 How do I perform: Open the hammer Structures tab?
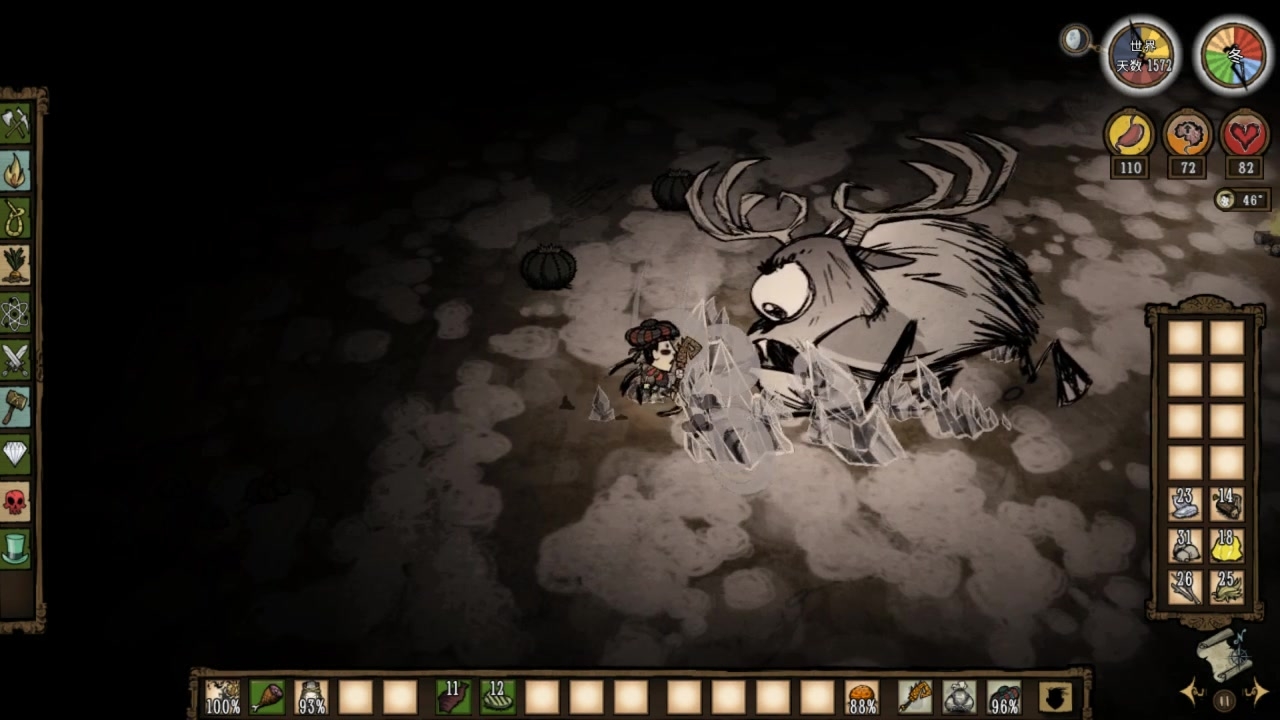pyautogui.click(x=16, y=407)
